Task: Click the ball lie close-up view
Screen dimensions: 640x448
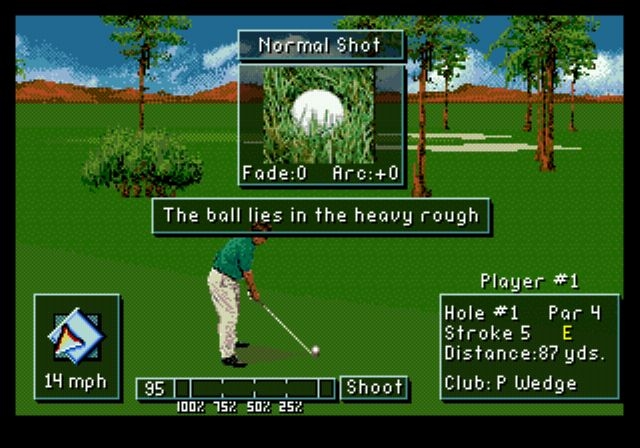Action: [x=319, y=115]
